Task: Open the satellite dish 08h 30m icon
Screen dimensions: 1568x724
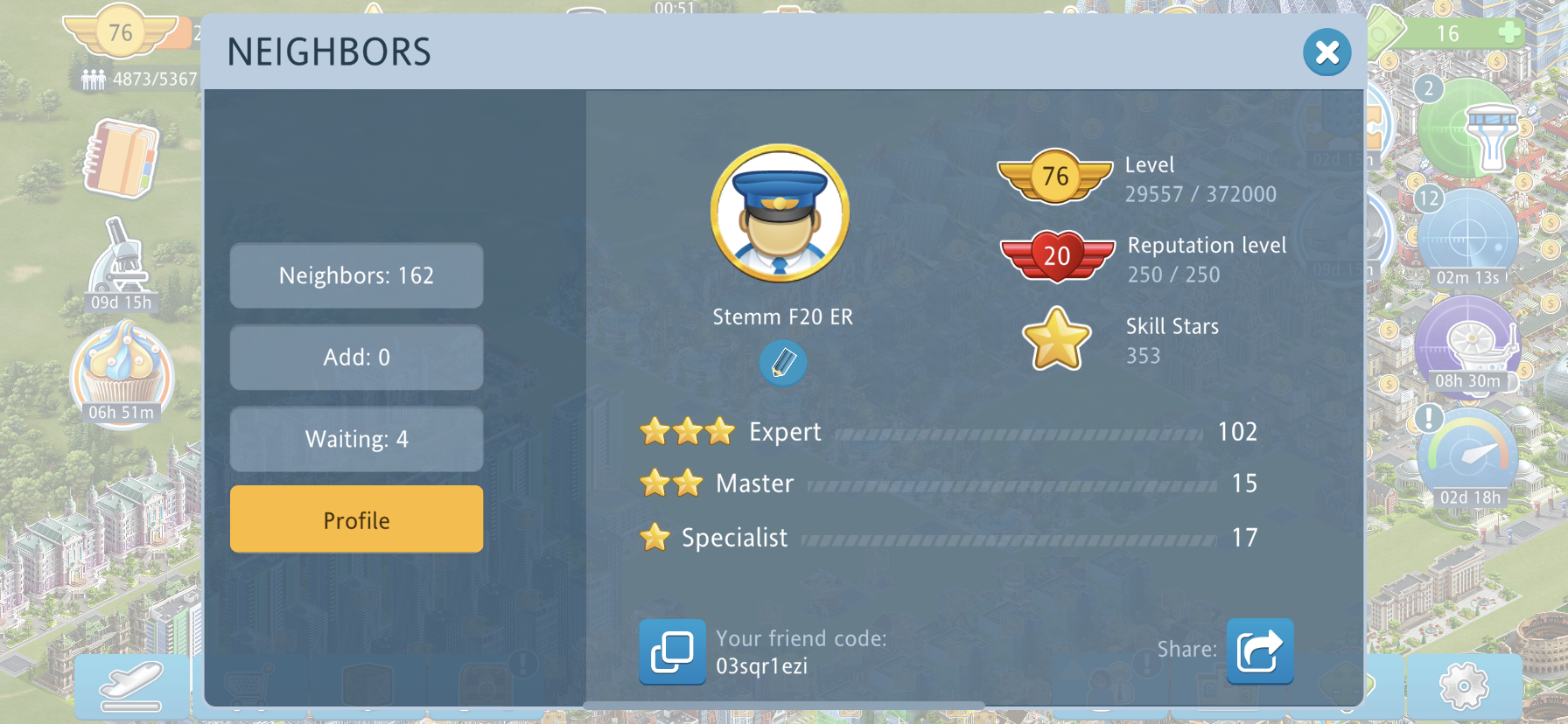Action: pyautogui.click(x=1467, y=344)
